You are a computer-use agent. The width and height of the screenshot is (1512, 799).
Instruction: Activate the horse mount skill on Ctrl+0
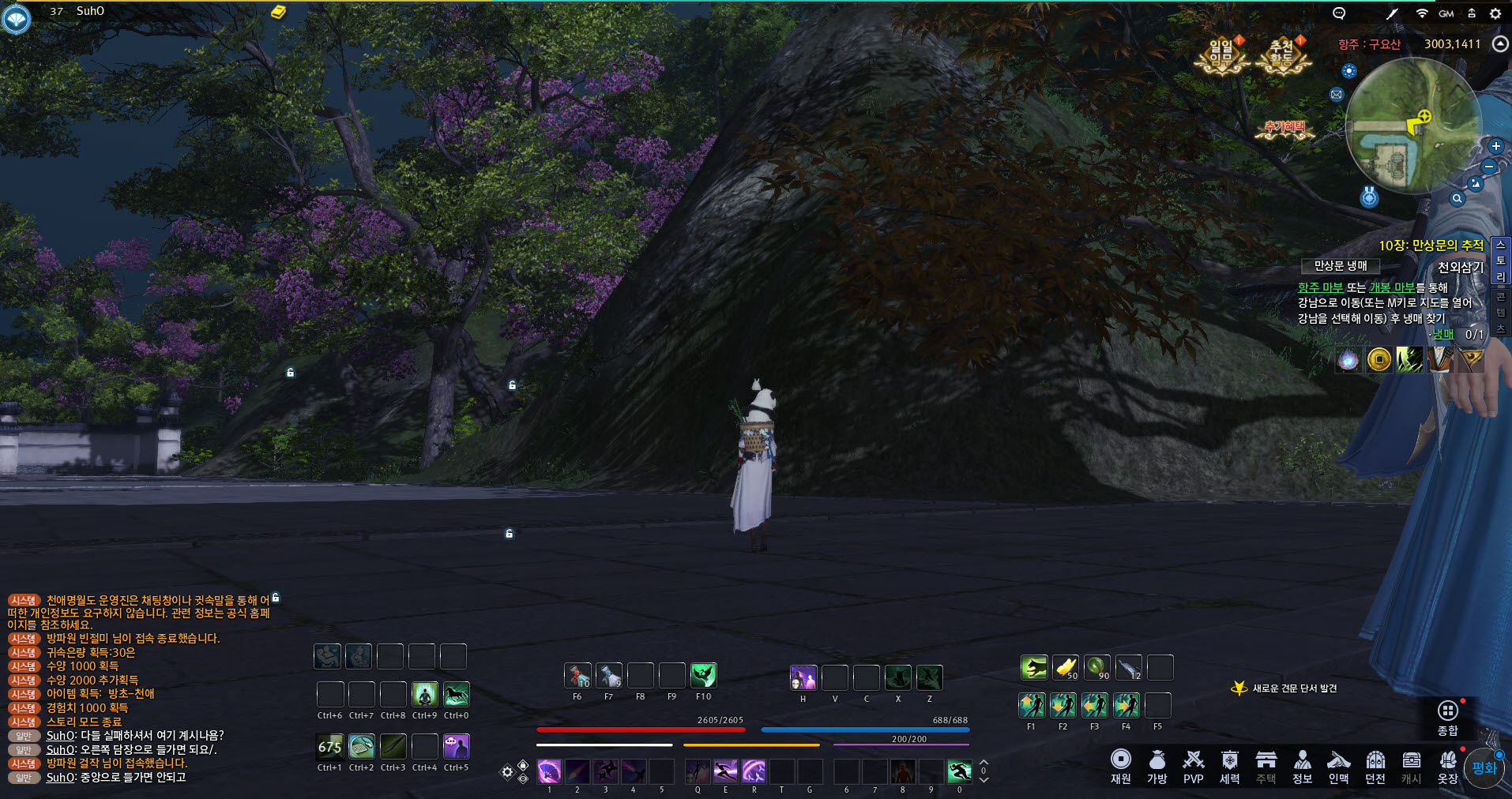pyautogui.click(x=456, y=695)
